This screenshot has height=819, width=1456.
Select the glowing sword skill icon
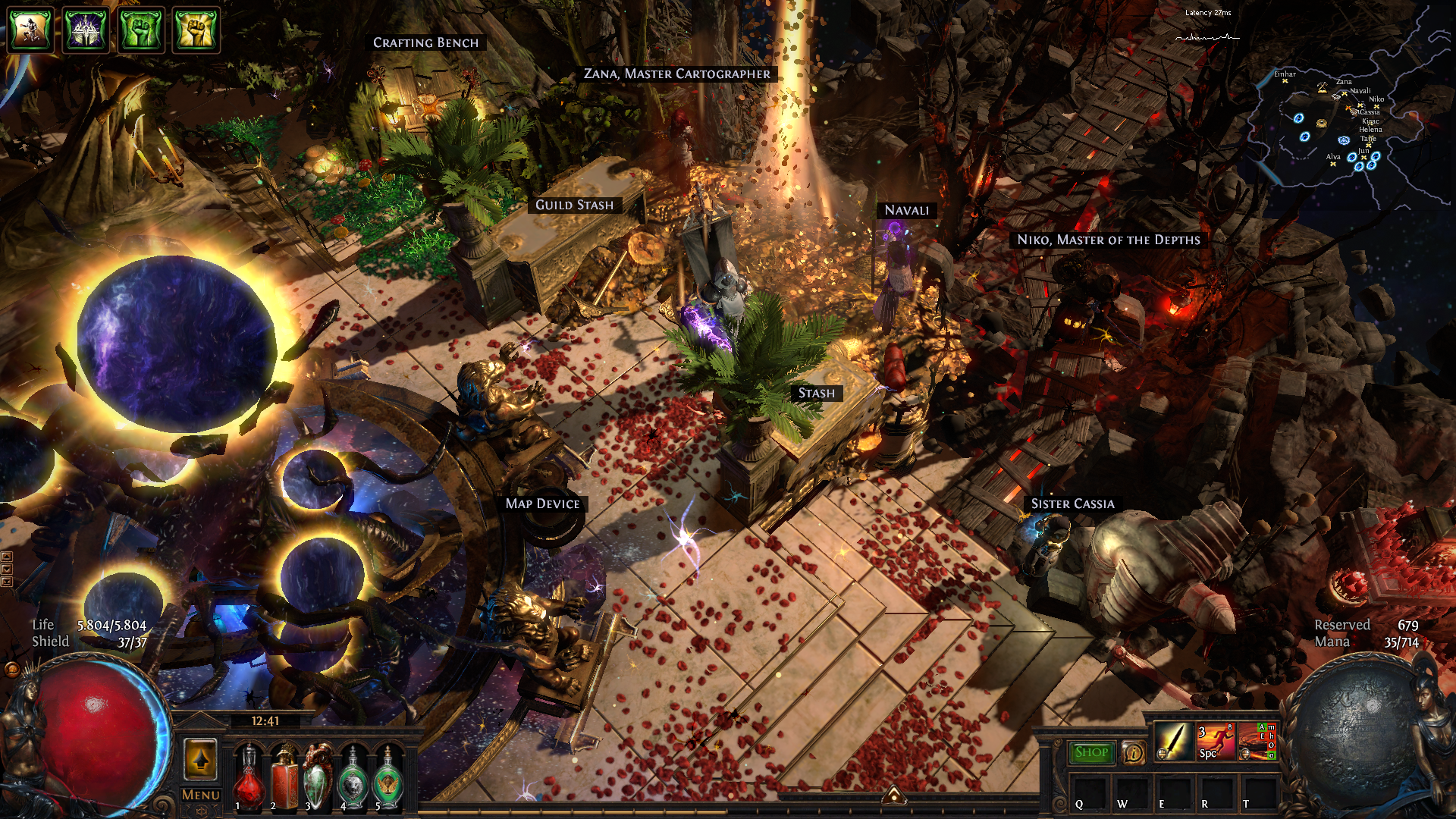point(1172,741)
